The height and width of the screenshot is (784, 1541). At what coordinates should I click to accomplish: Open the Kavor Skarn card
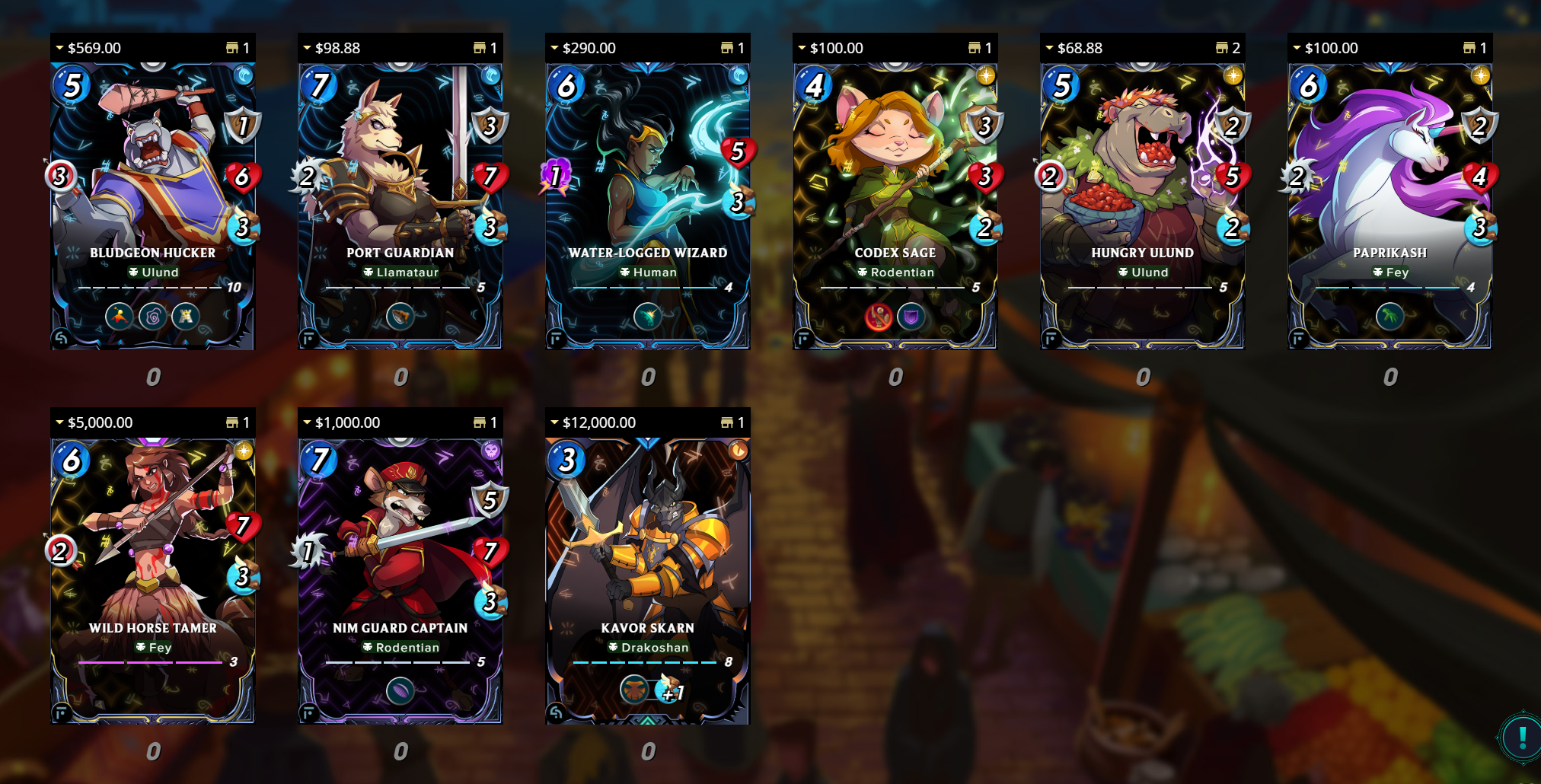(647, 580)
